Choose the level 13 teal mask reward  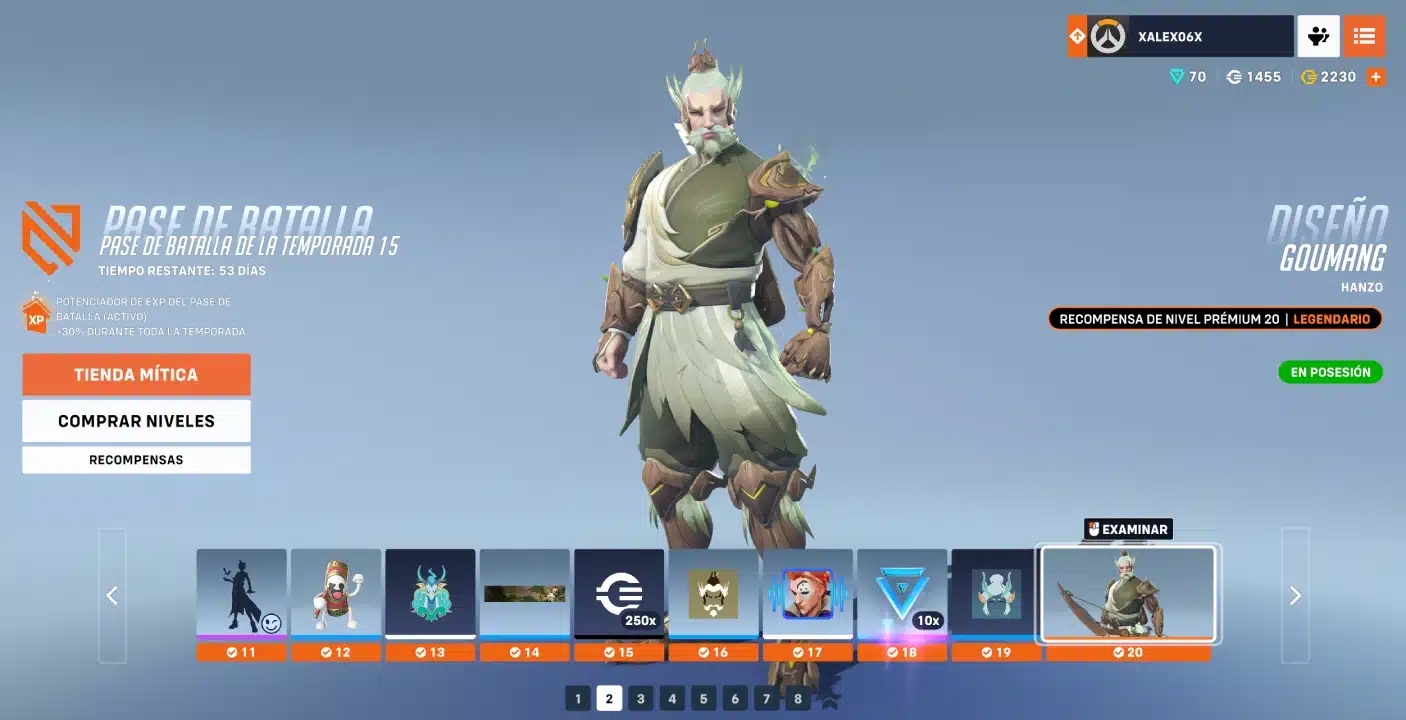(430, 594)
